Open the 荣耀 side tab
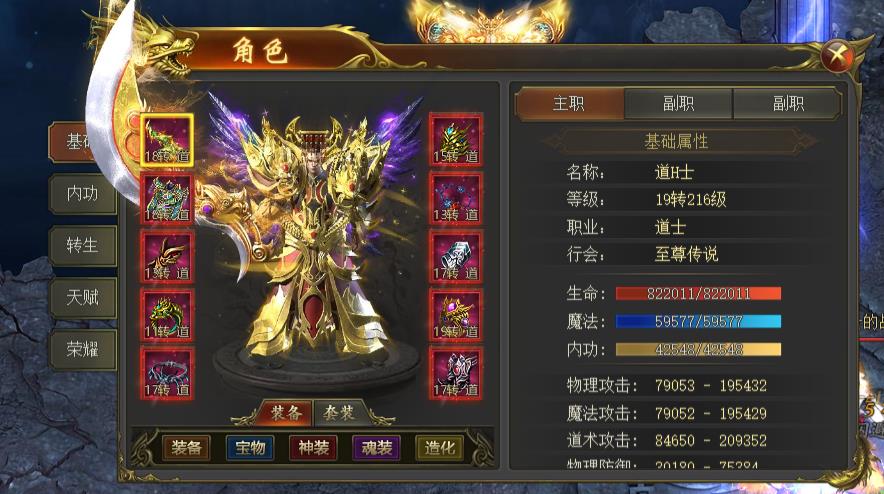The width and height of the screenshot is (884, 494). (x=82, y=348)
